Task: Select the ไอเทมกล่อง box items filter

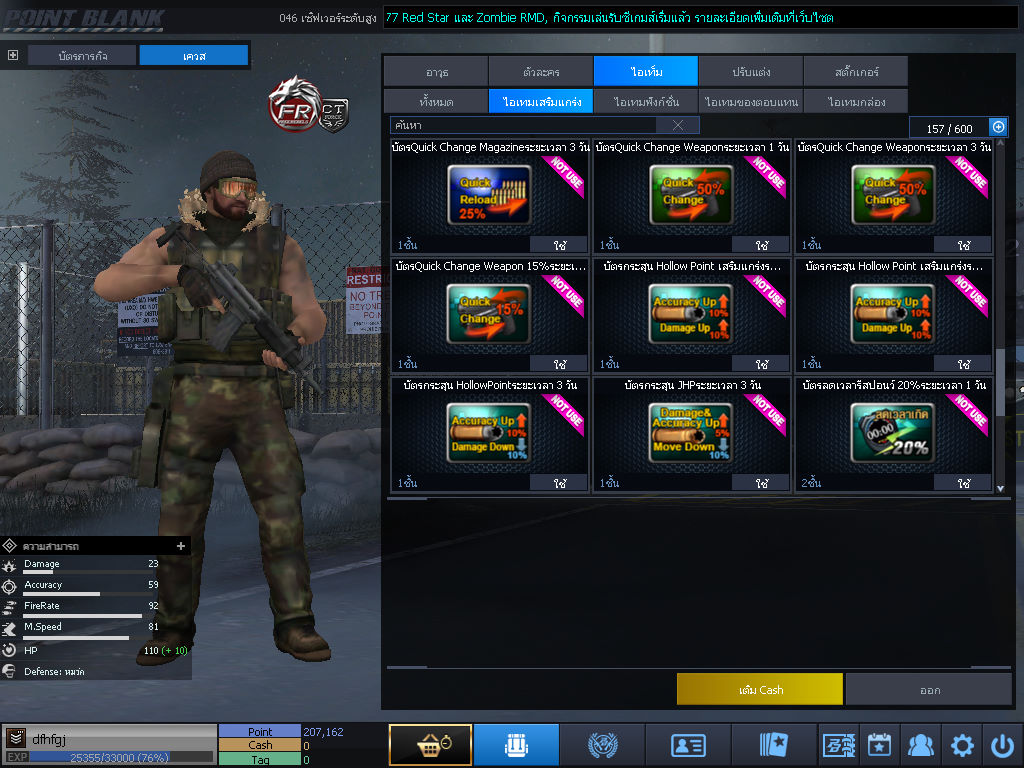Action: tap(855, 101)
